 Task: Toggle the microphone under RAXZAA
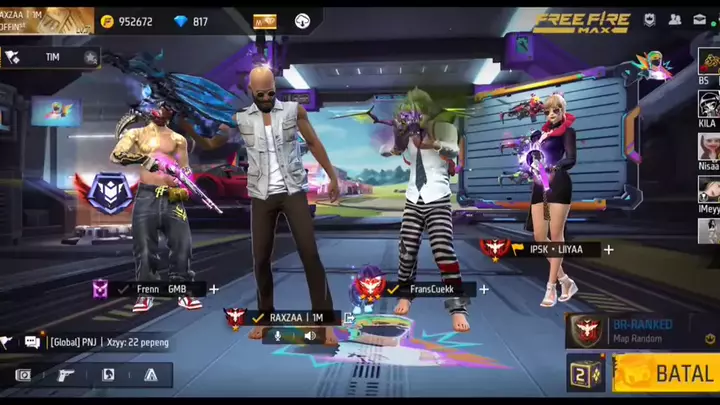278,336
